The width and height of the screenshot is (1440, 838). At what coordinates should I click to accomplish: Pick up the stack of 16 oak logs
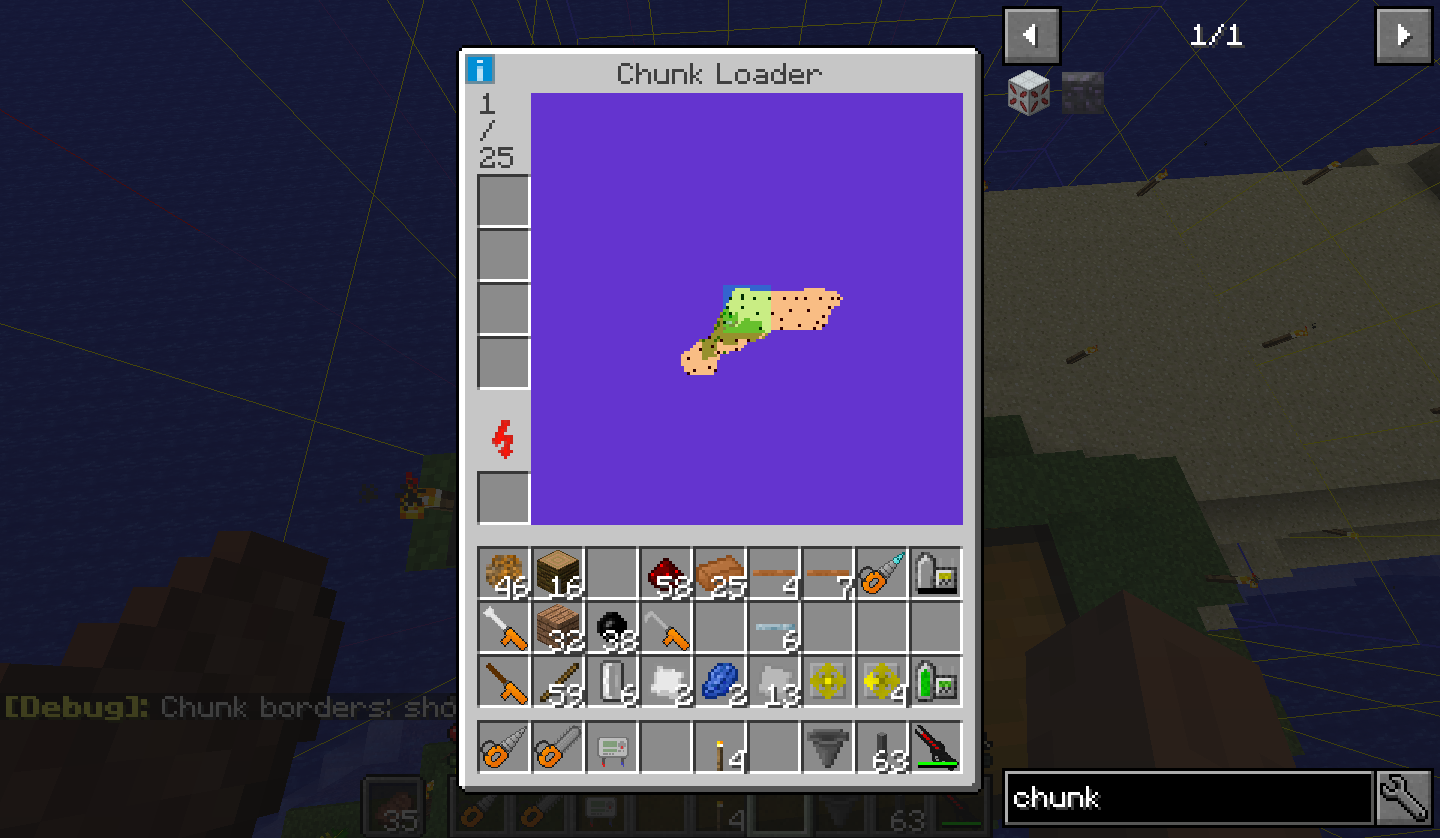coord(558,573)
